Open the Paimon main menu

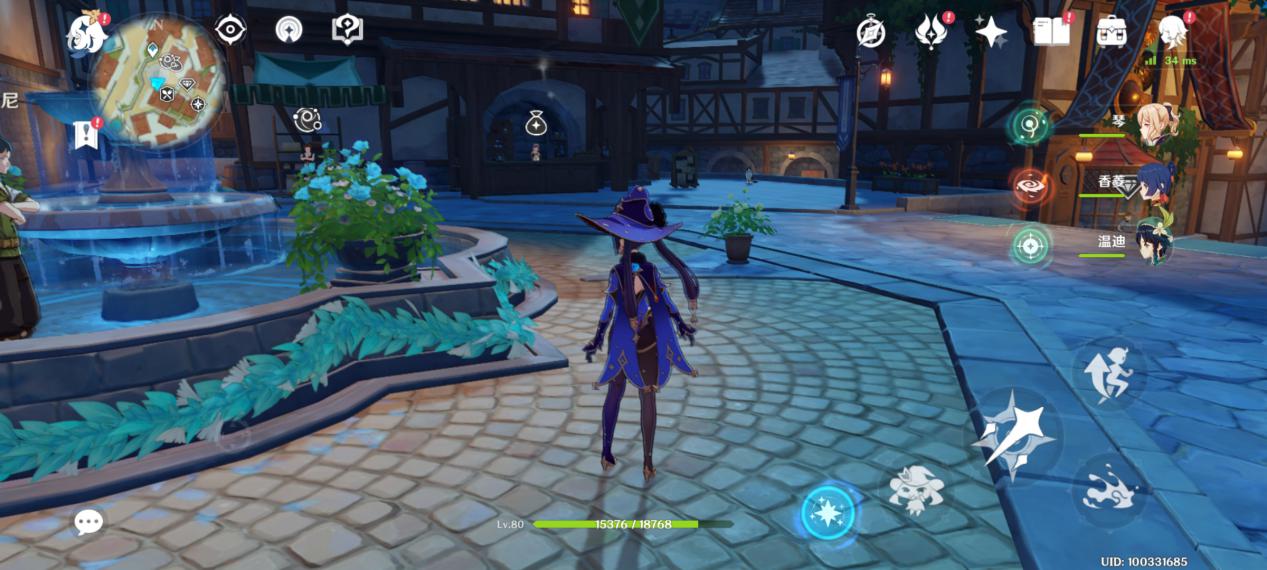[86, 35]
